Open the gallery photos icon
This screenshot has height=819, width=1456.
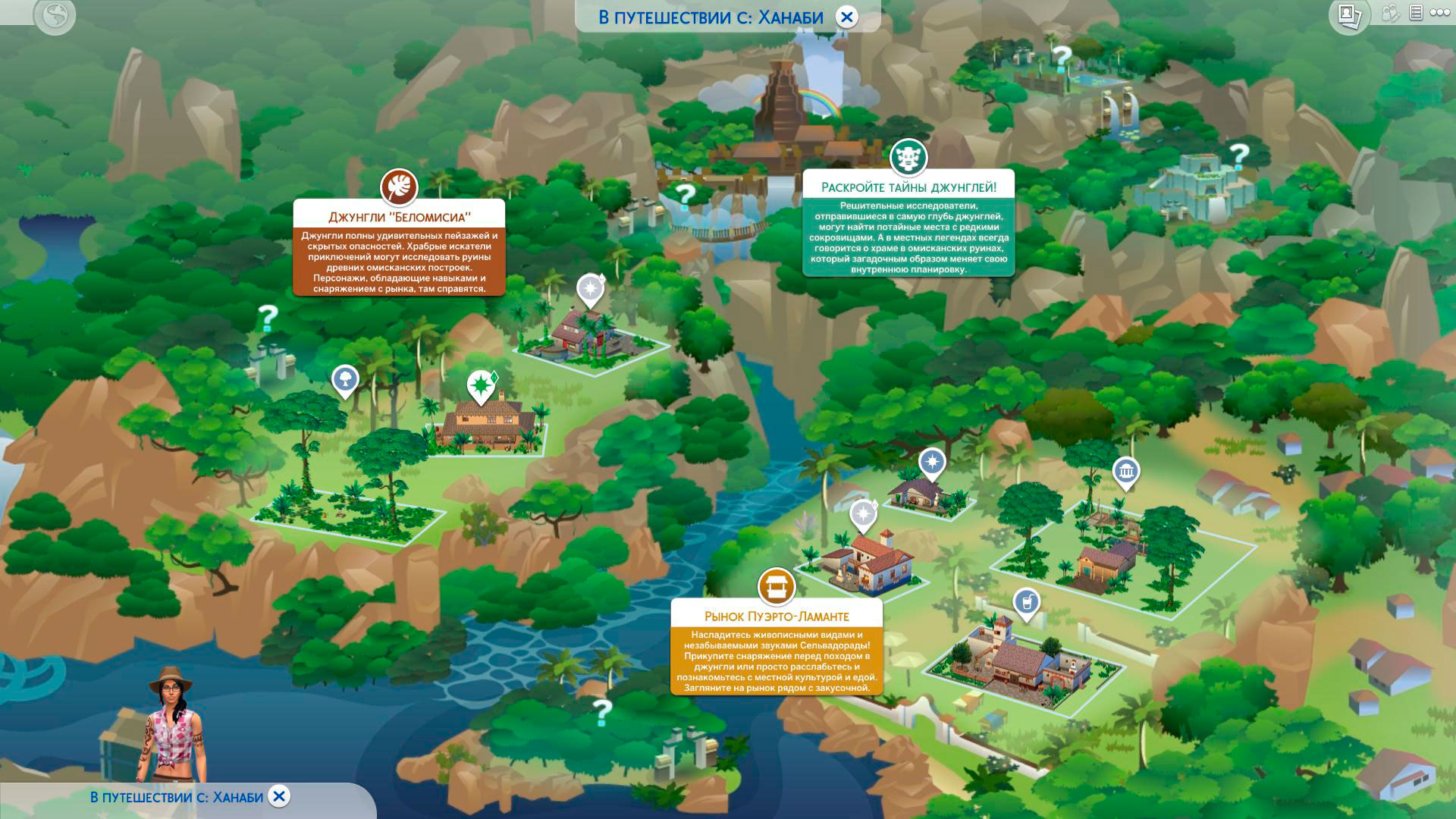click(1348, 15)
